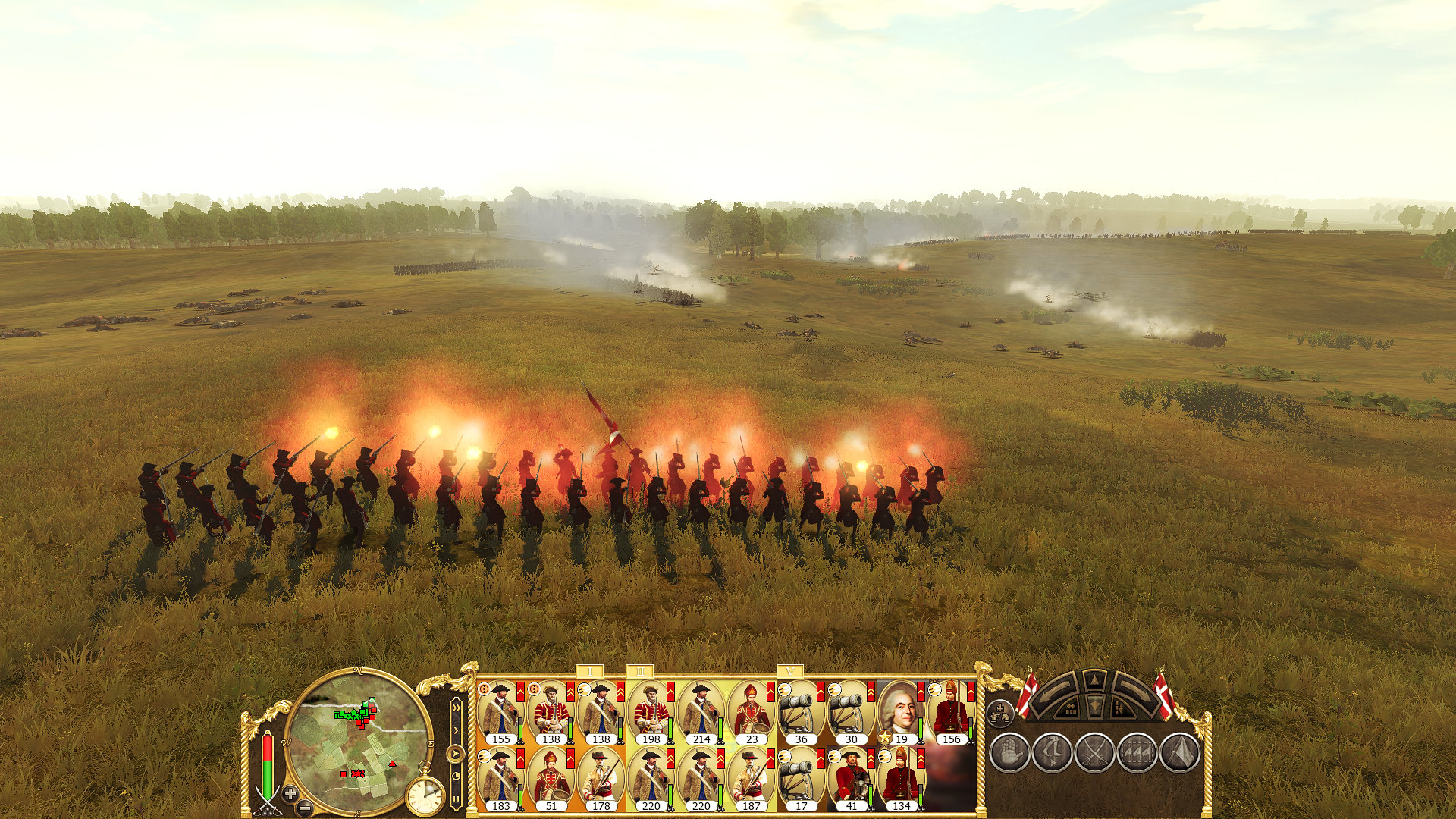This screenshot has height=819, width=1456.
Task: Select unit group II tab
Action: [x=640, y=672]
